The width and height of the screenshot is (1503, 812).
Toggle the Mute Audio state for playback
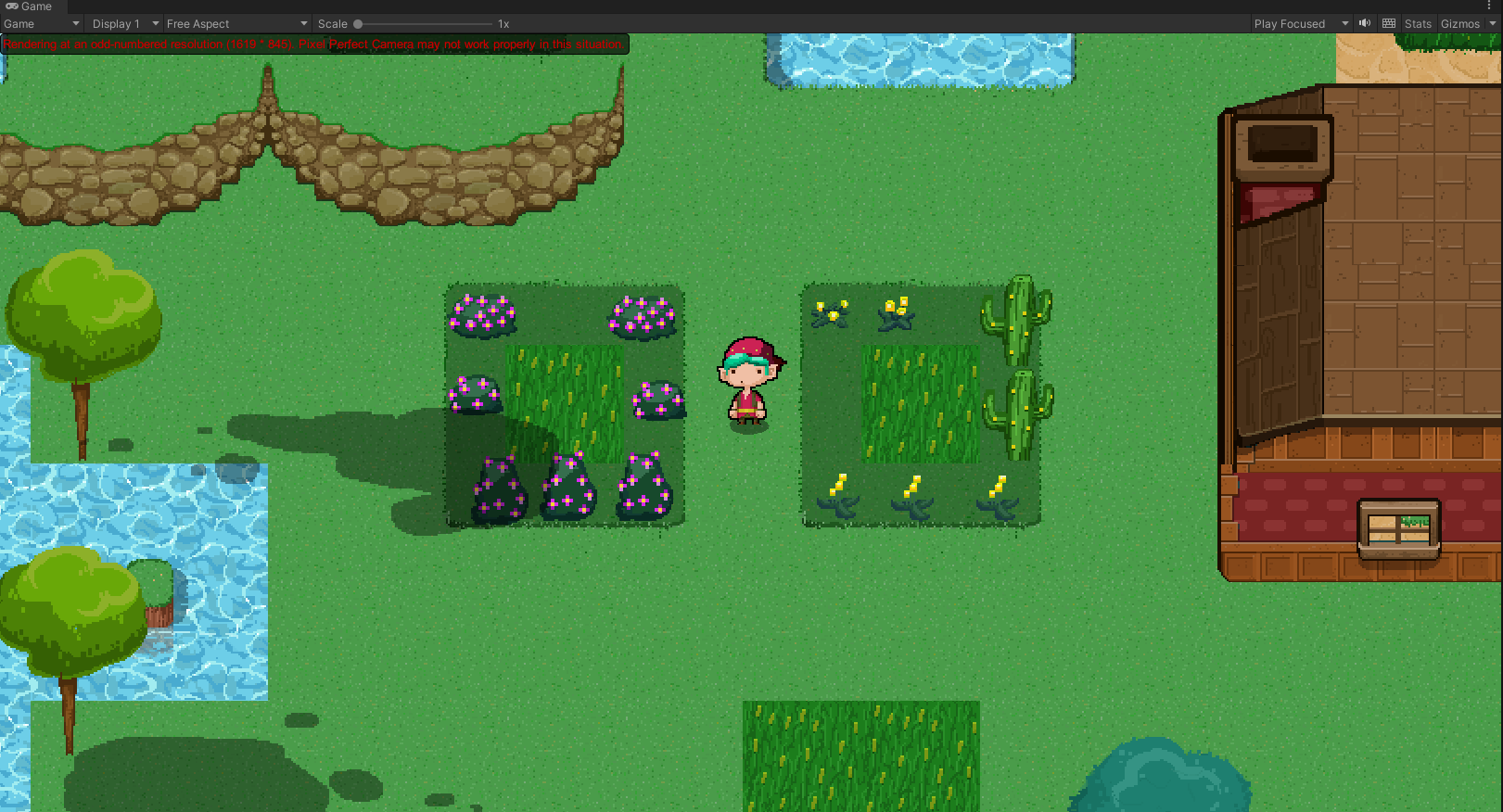click(x=1364, y=23)
